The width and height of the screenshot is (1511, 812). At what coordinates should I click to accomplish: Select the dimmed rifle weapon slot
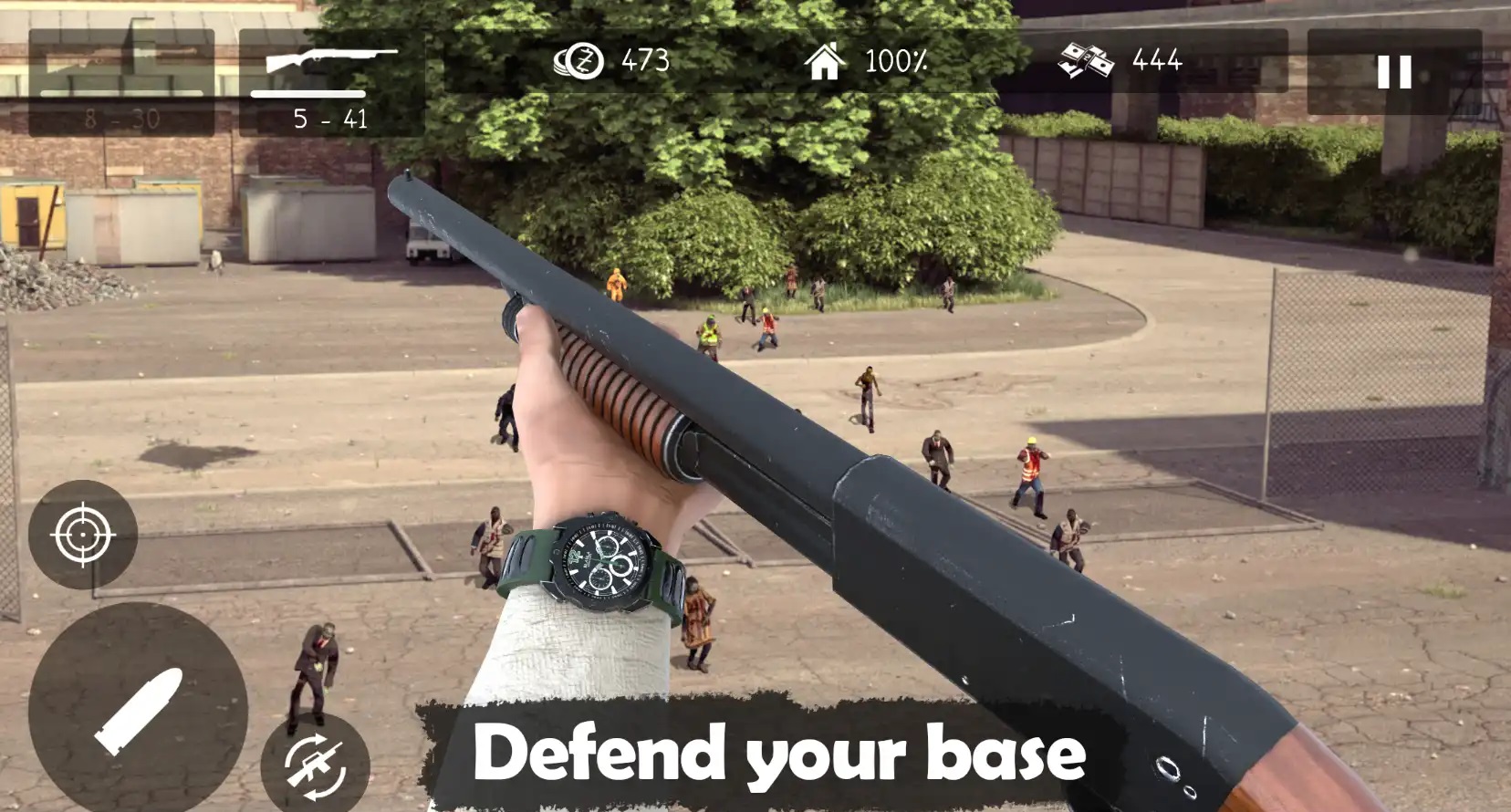click(x=121, y=82)
